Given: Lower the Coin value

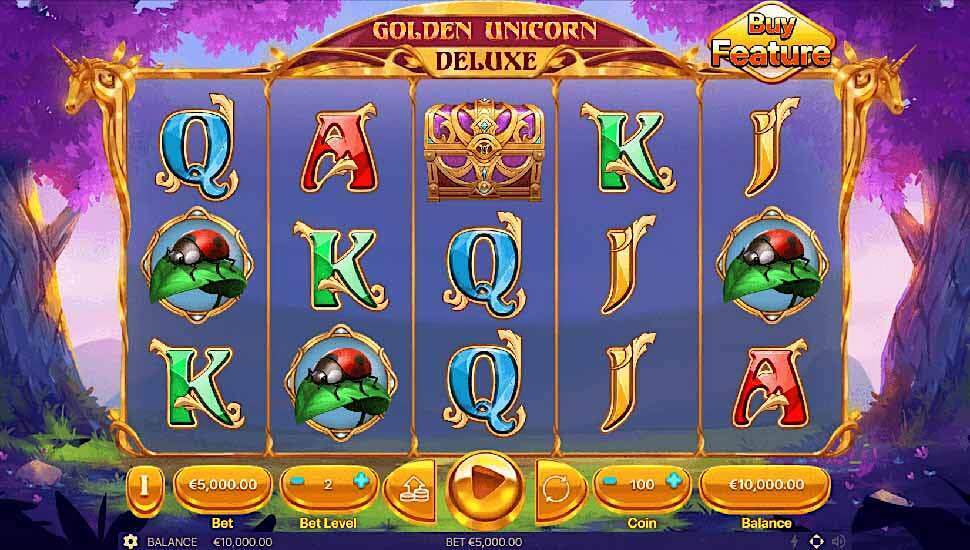Looking at the screenshot, I should [609, 483].
